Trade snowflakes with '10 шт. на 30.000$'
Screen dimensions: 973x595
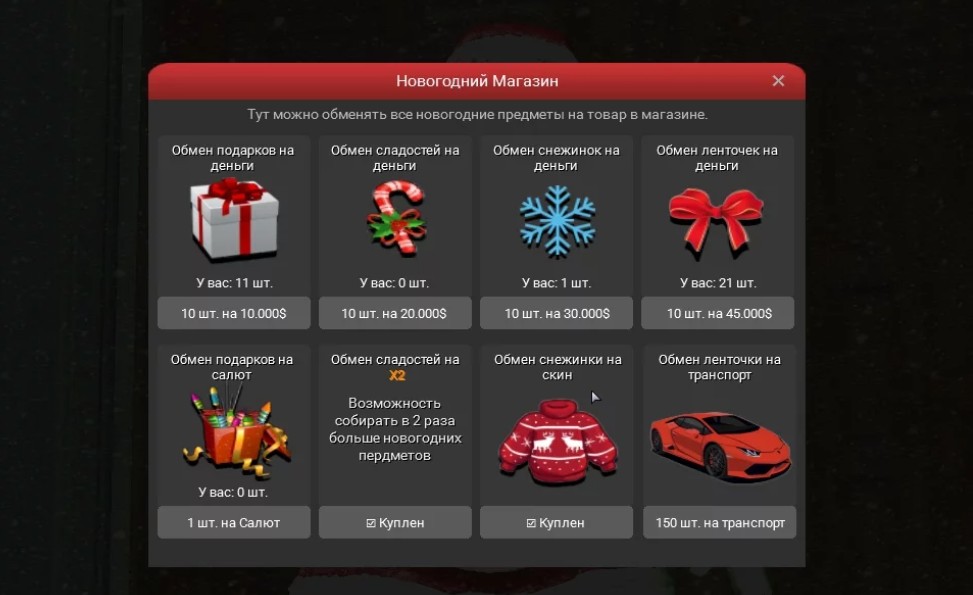click(x=556, y=313)
